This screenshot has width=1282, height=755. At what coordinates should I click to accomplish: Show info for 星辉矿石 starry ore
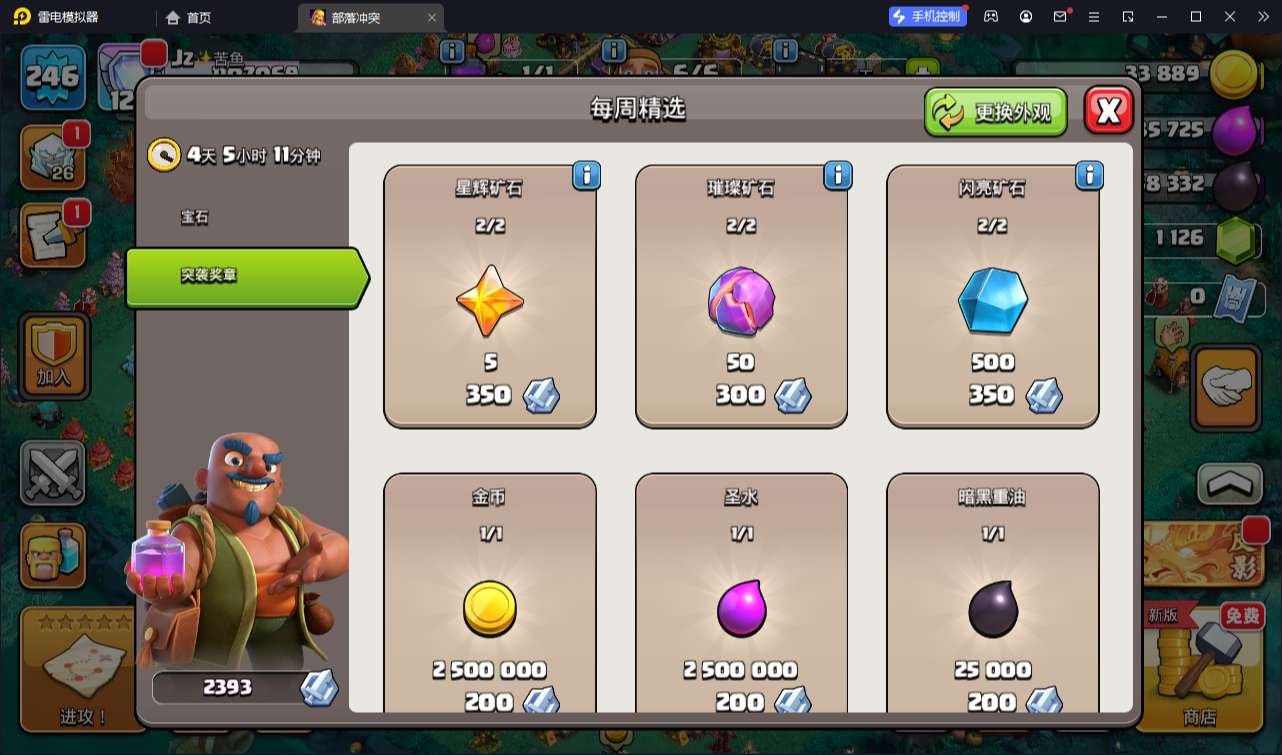(586, 175)
